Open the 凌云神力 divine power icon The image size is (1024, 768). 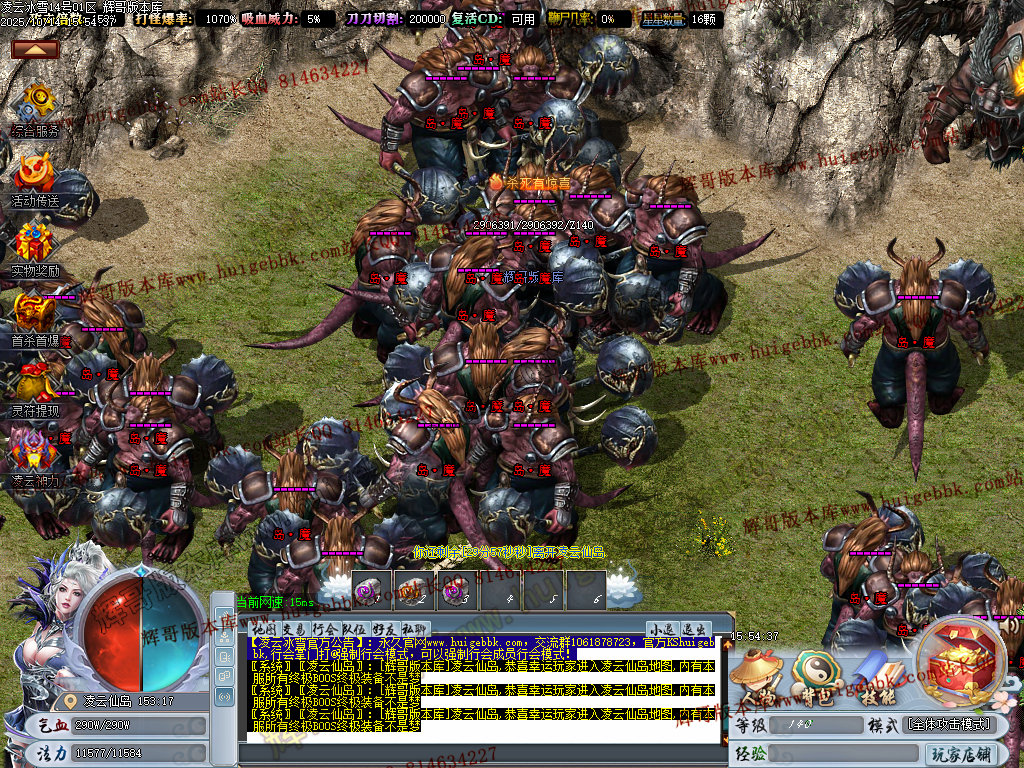click(36, 455)
